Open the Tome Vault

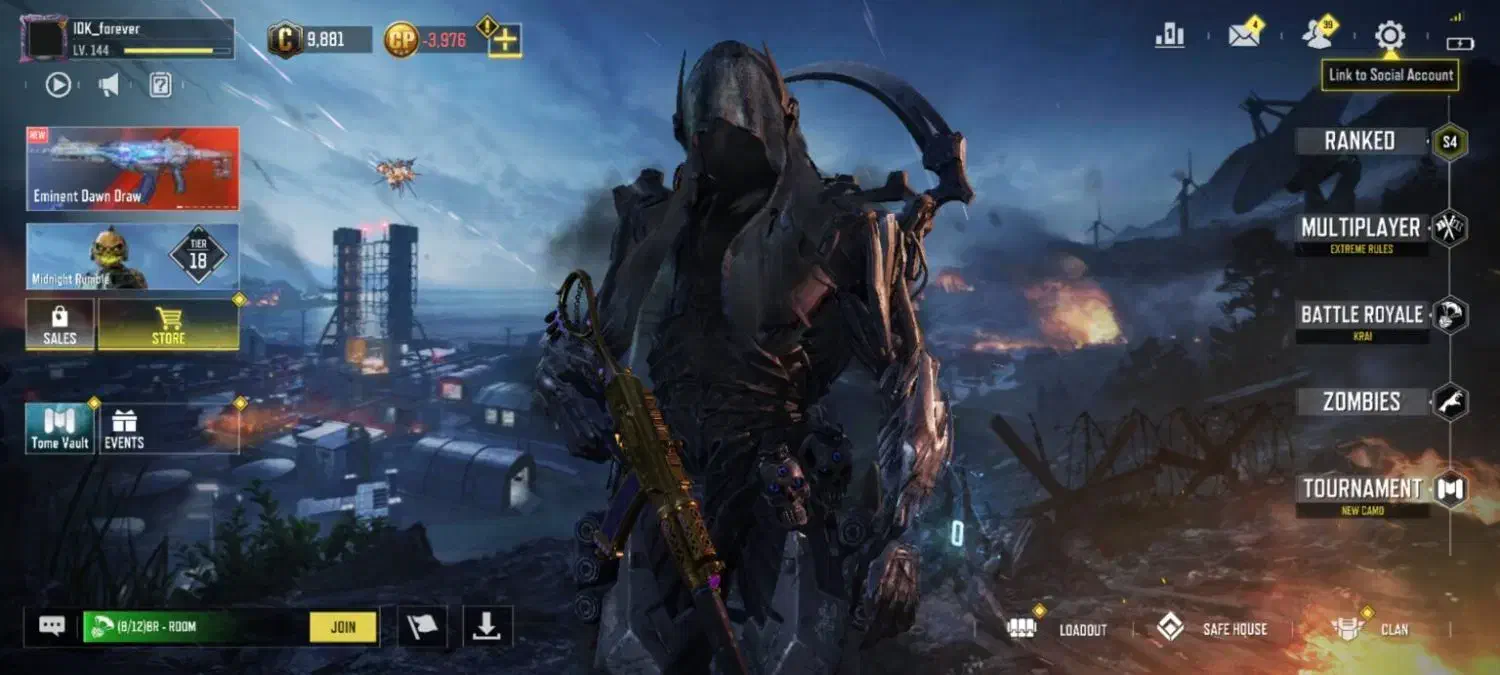[x=60, y=429]
